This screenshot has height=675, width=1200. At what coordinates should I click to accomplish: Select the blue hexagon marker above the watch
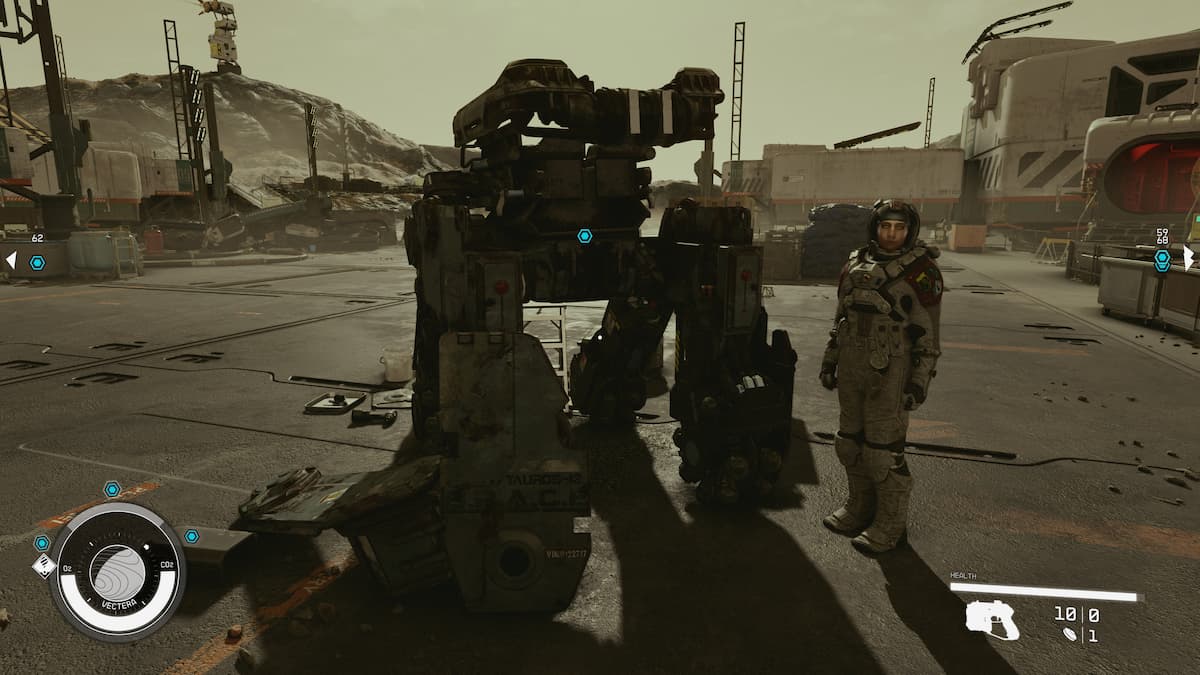pos(112,489)
